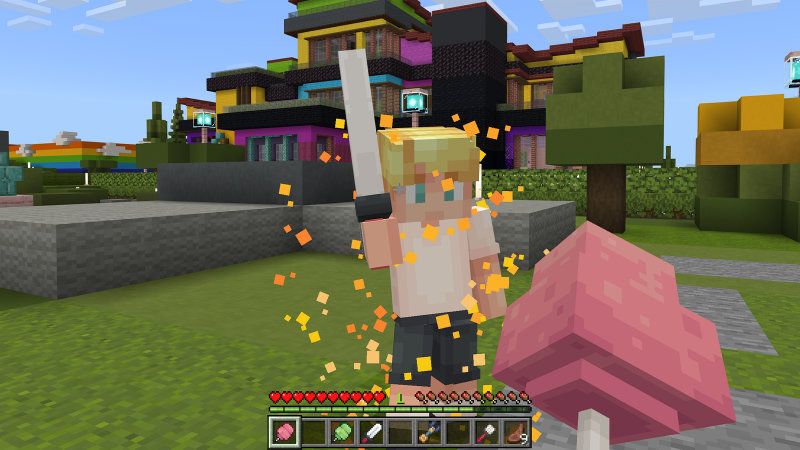Select the green cotton candy hotbar slot

pyautogui.click(x=343, y=432)
